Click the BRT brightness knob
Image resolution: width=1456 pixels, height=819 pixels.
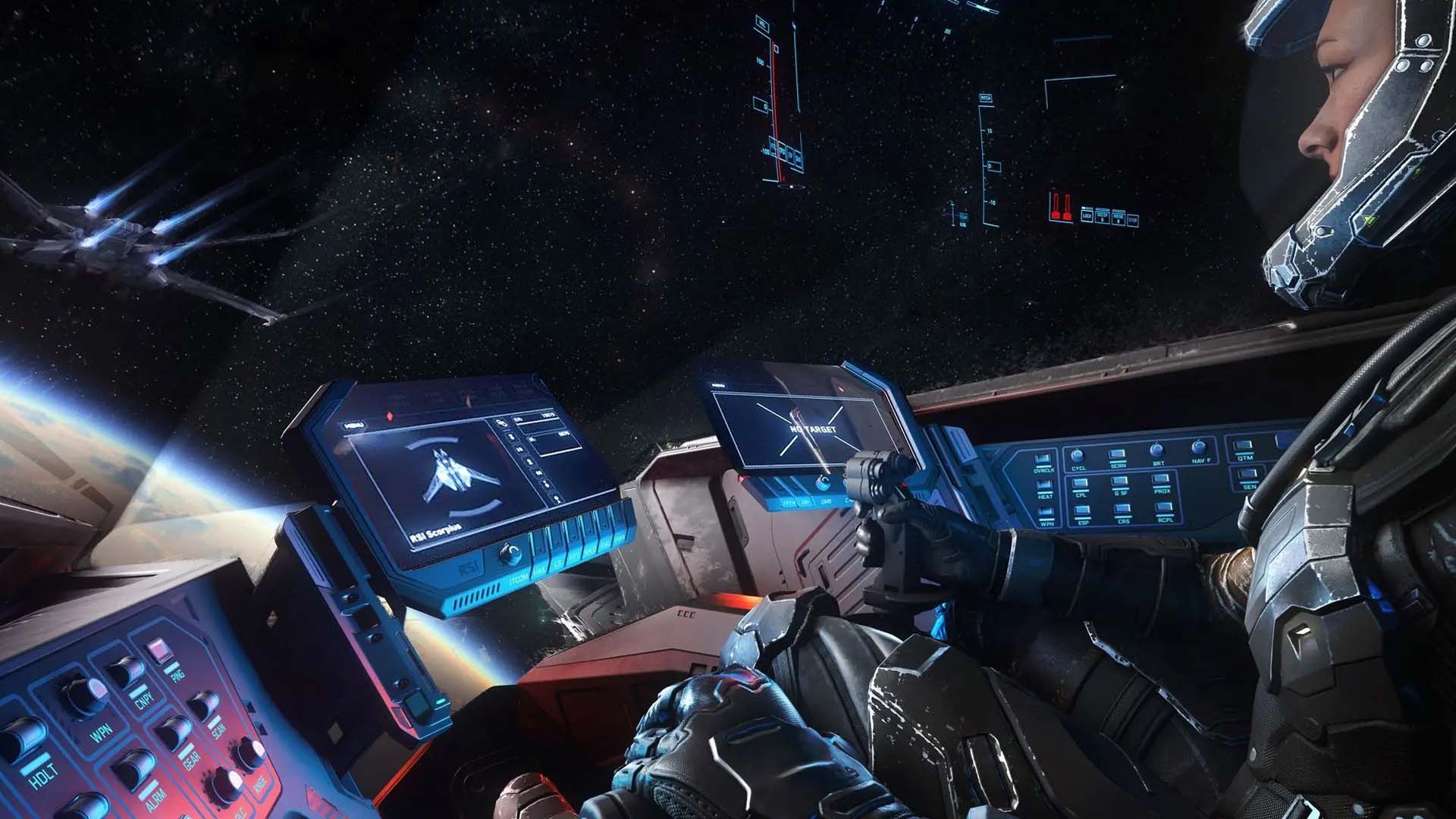(1157, 450)
